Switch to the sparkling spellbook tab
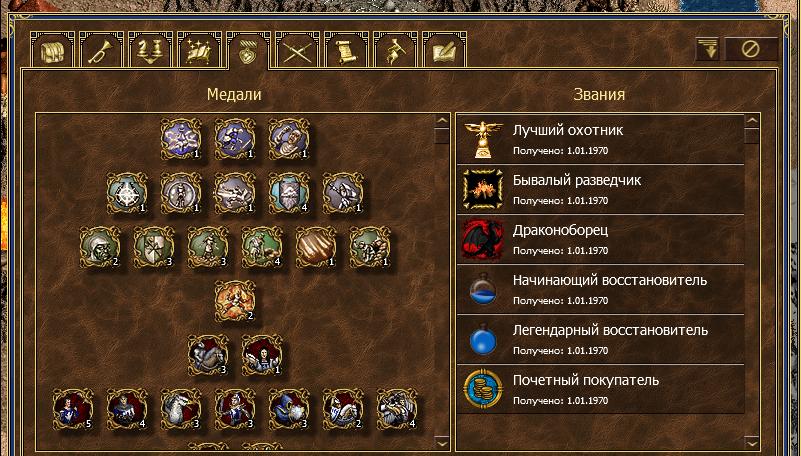Image resolution: width=801 pixels, height=456 pixels. click(x=199, y=50)
